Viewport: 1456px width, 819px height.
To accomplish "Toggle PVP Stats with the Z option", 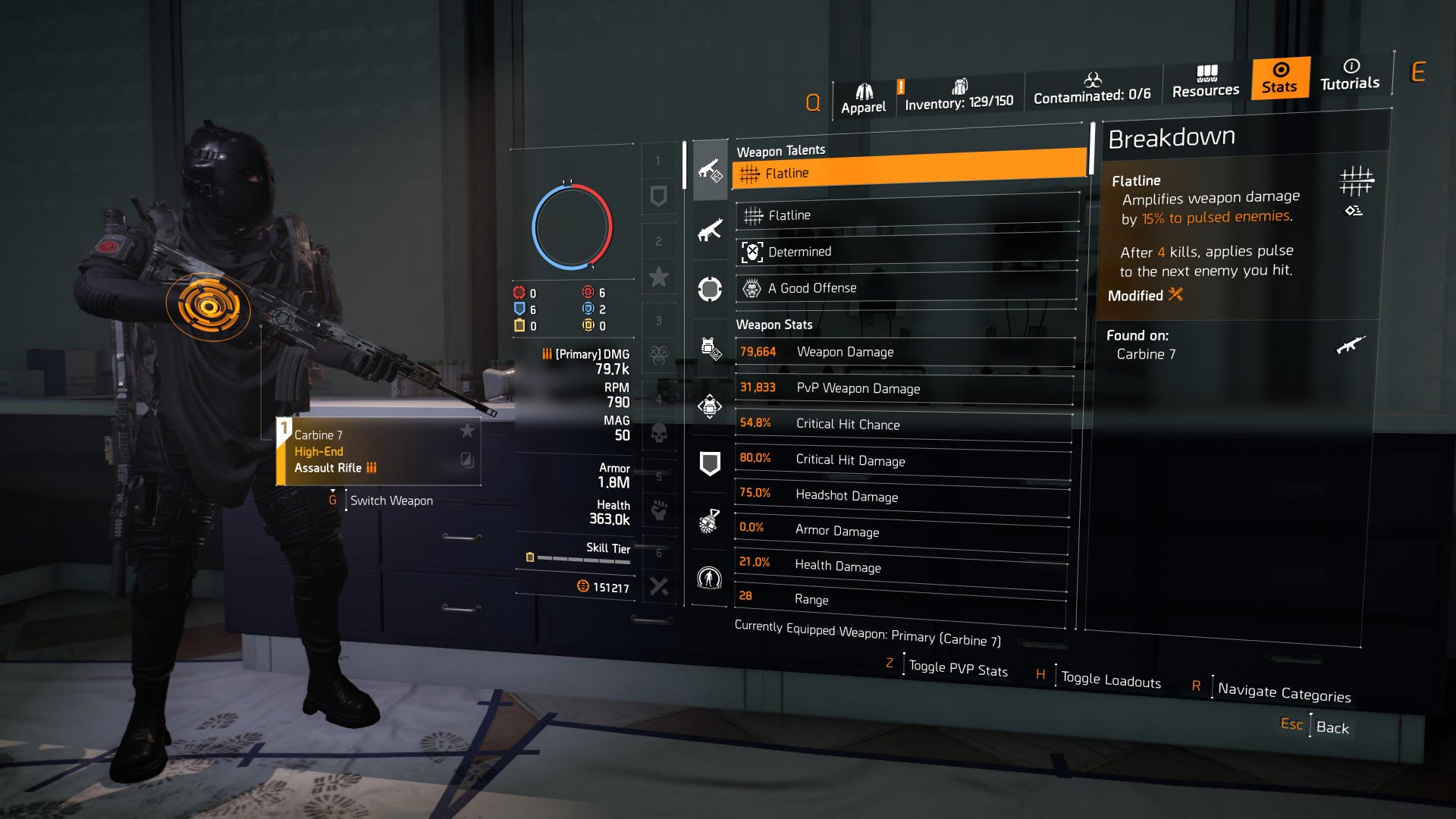I will 957,667.
